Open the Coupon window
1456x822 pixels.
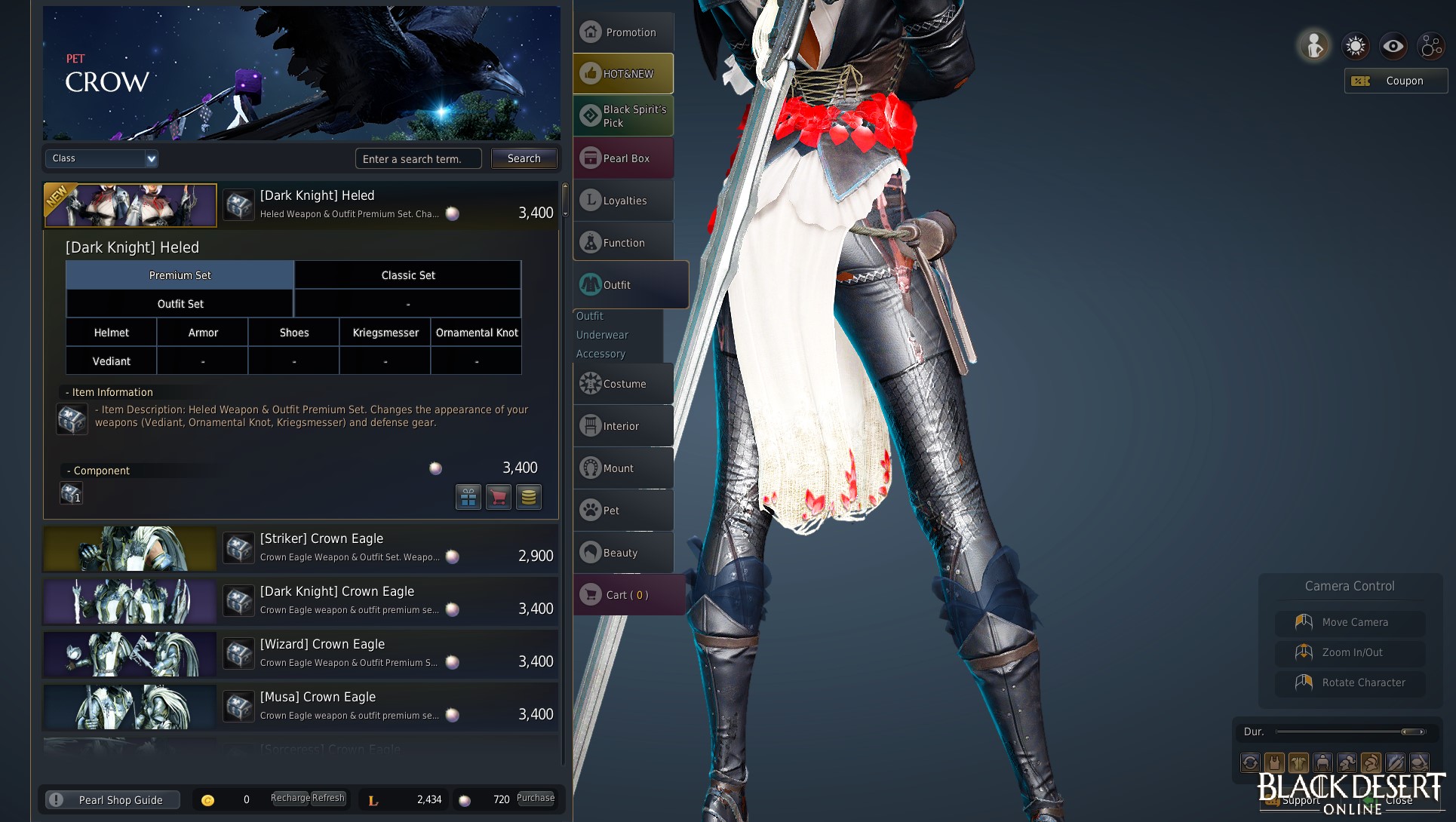click(x=1396, y=81)
